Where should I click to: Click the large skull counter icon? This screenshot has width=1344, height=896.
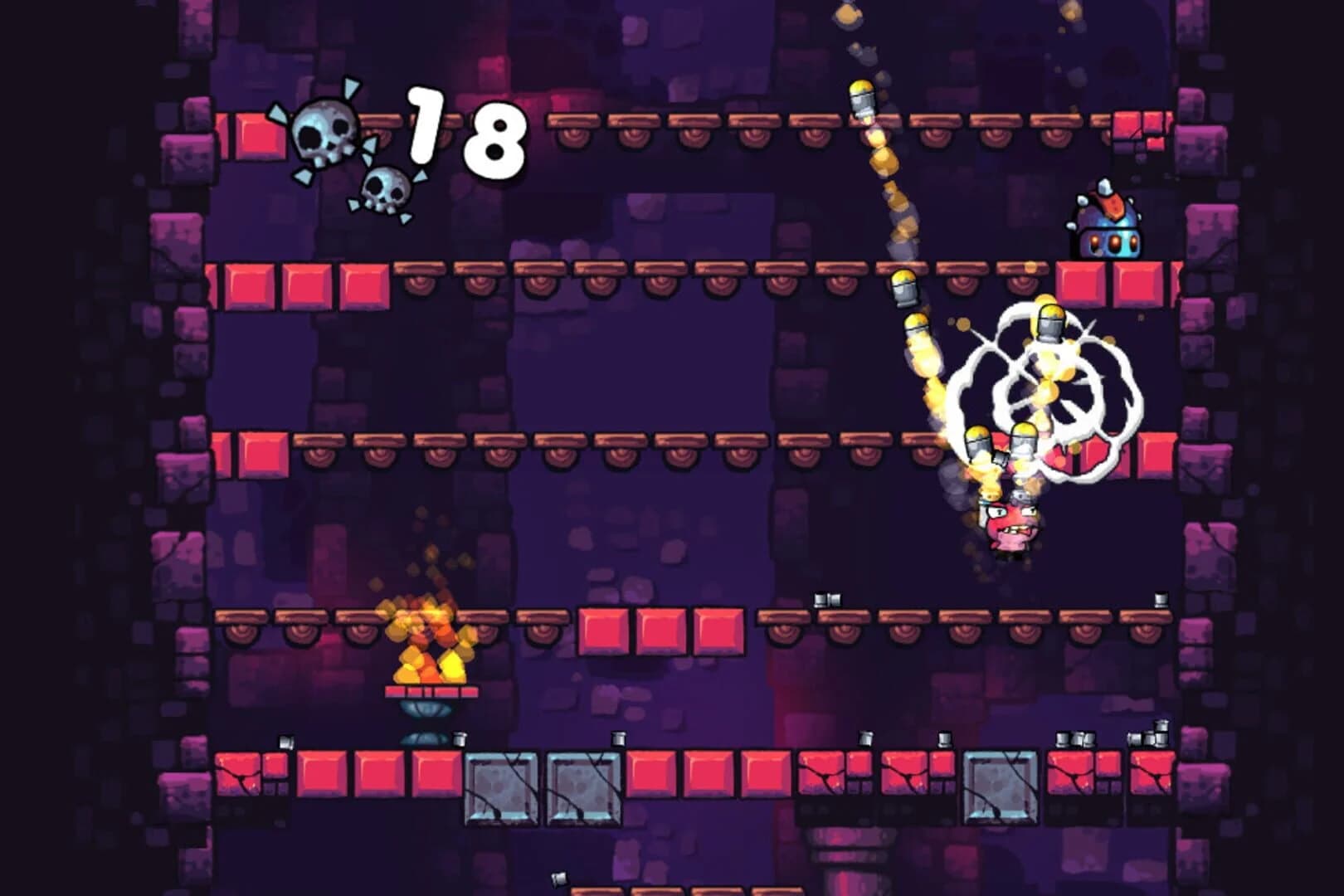pyautogui.click(x=324, y=133)
